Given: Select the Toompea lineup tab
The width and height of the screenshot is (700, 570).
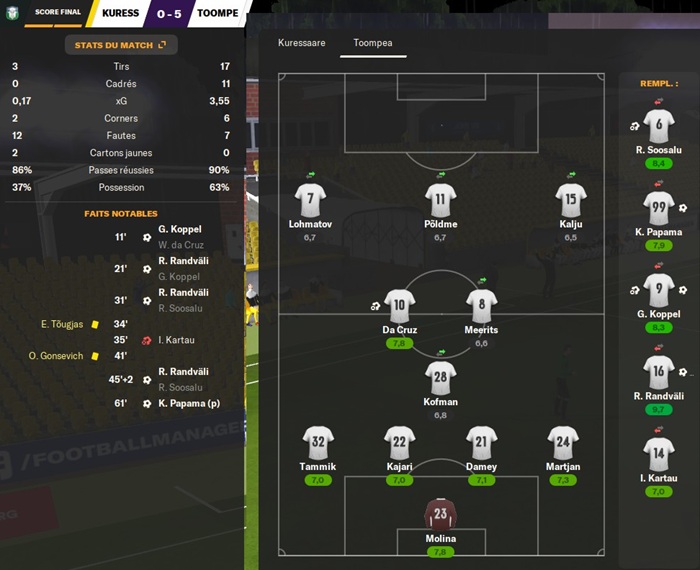Looking at the screenshot, I should (373, 44).
